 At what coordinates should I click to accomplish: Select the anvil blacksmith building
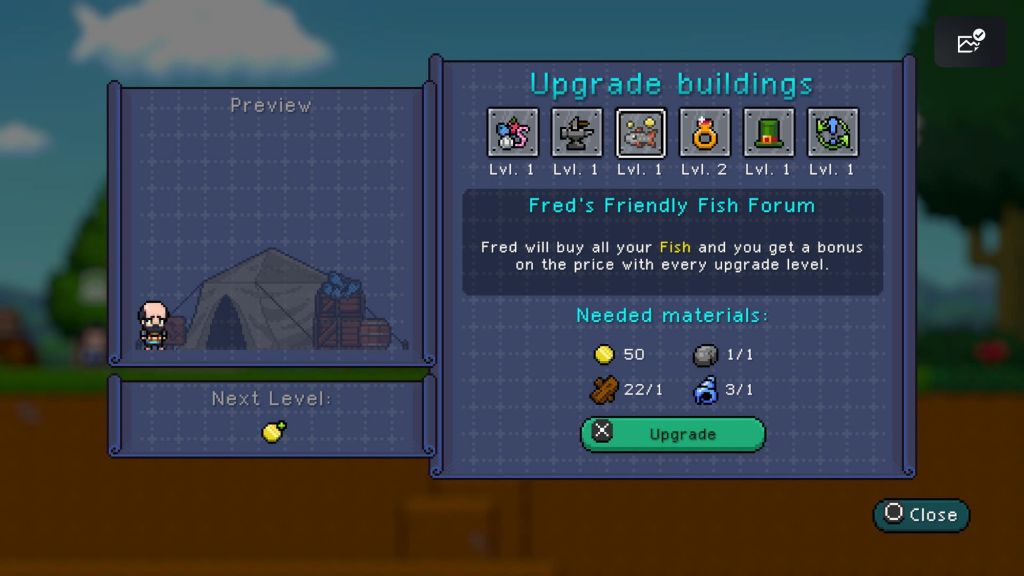click(577, 133)
